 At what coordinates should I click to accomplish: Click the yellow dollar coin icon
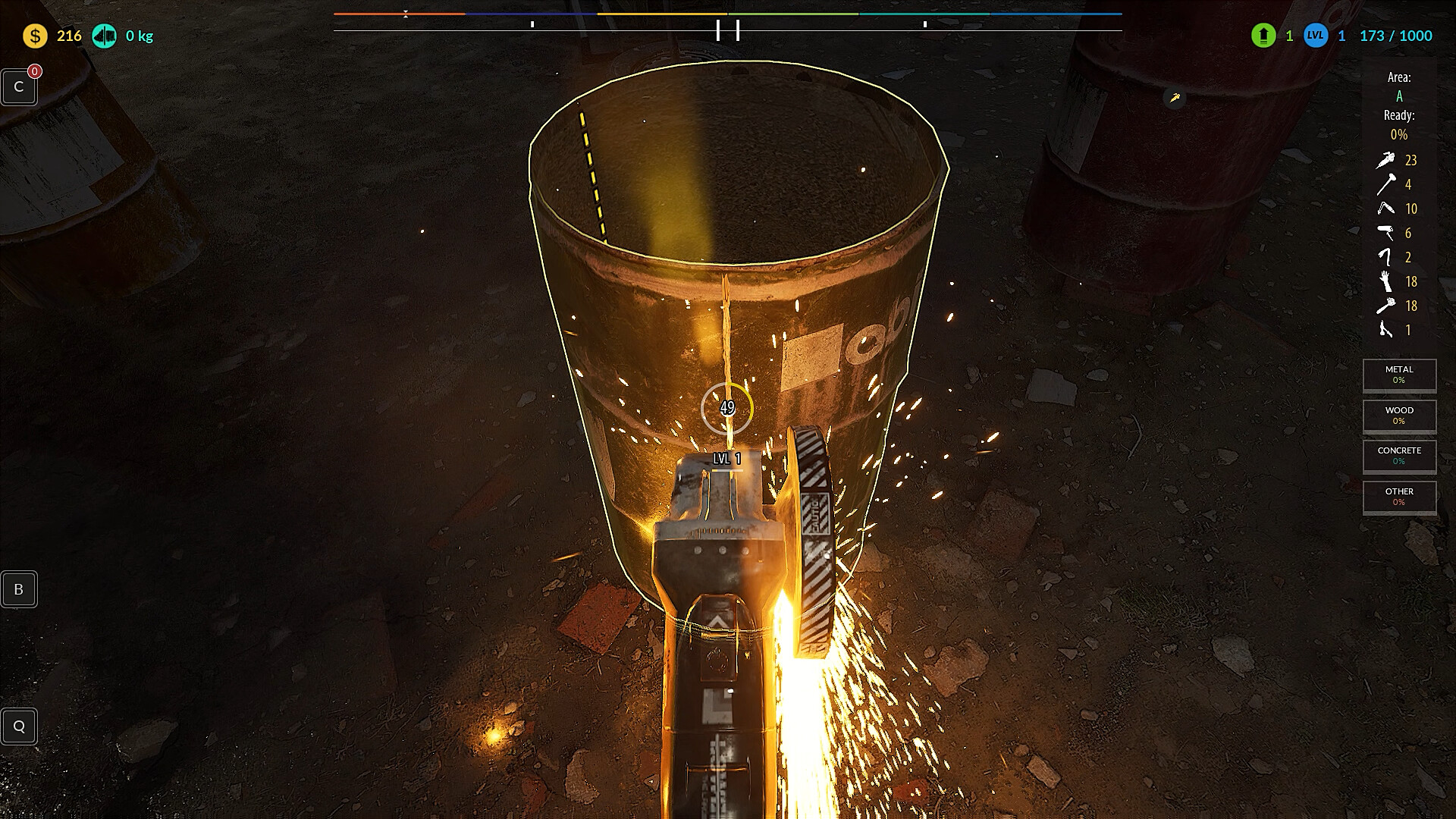click(33, 35)
